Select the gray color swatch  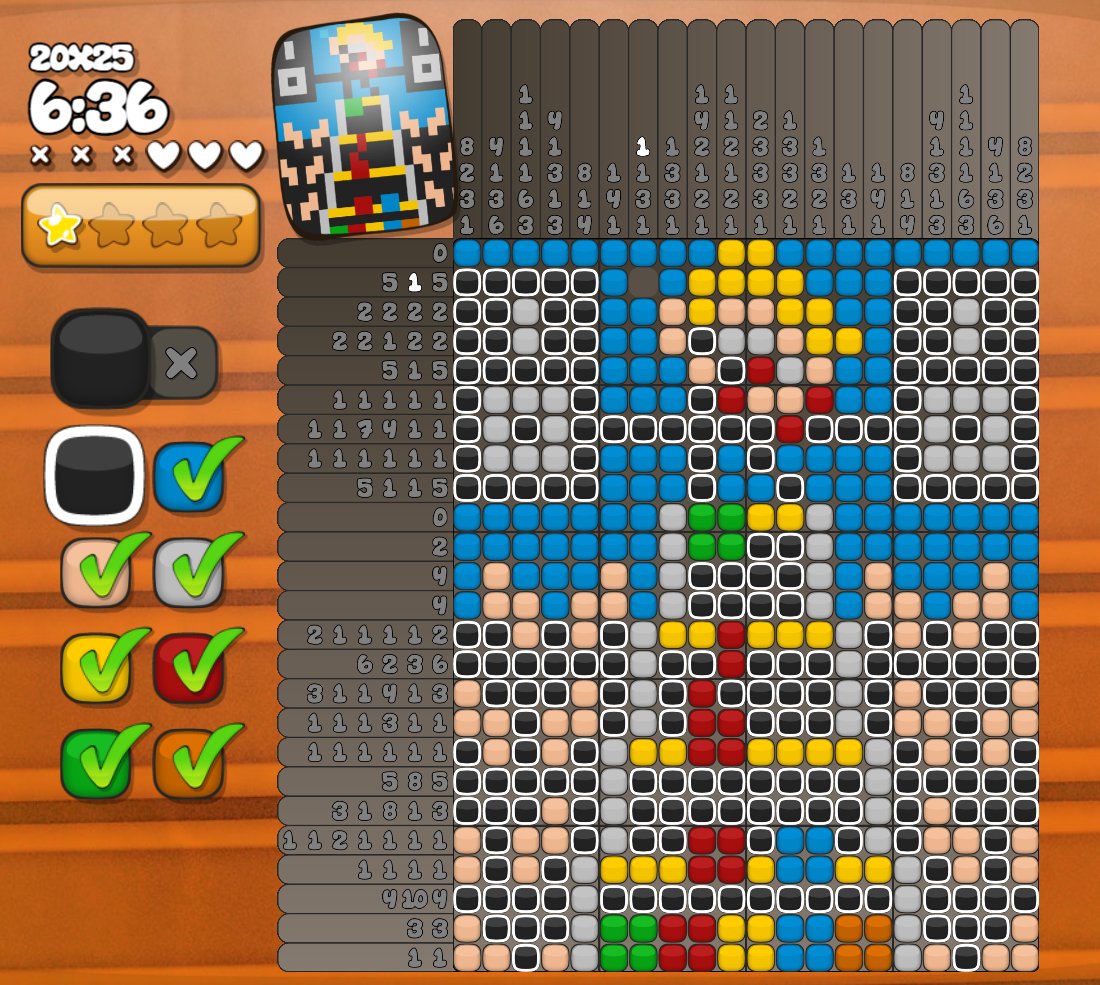click(188, 573)
